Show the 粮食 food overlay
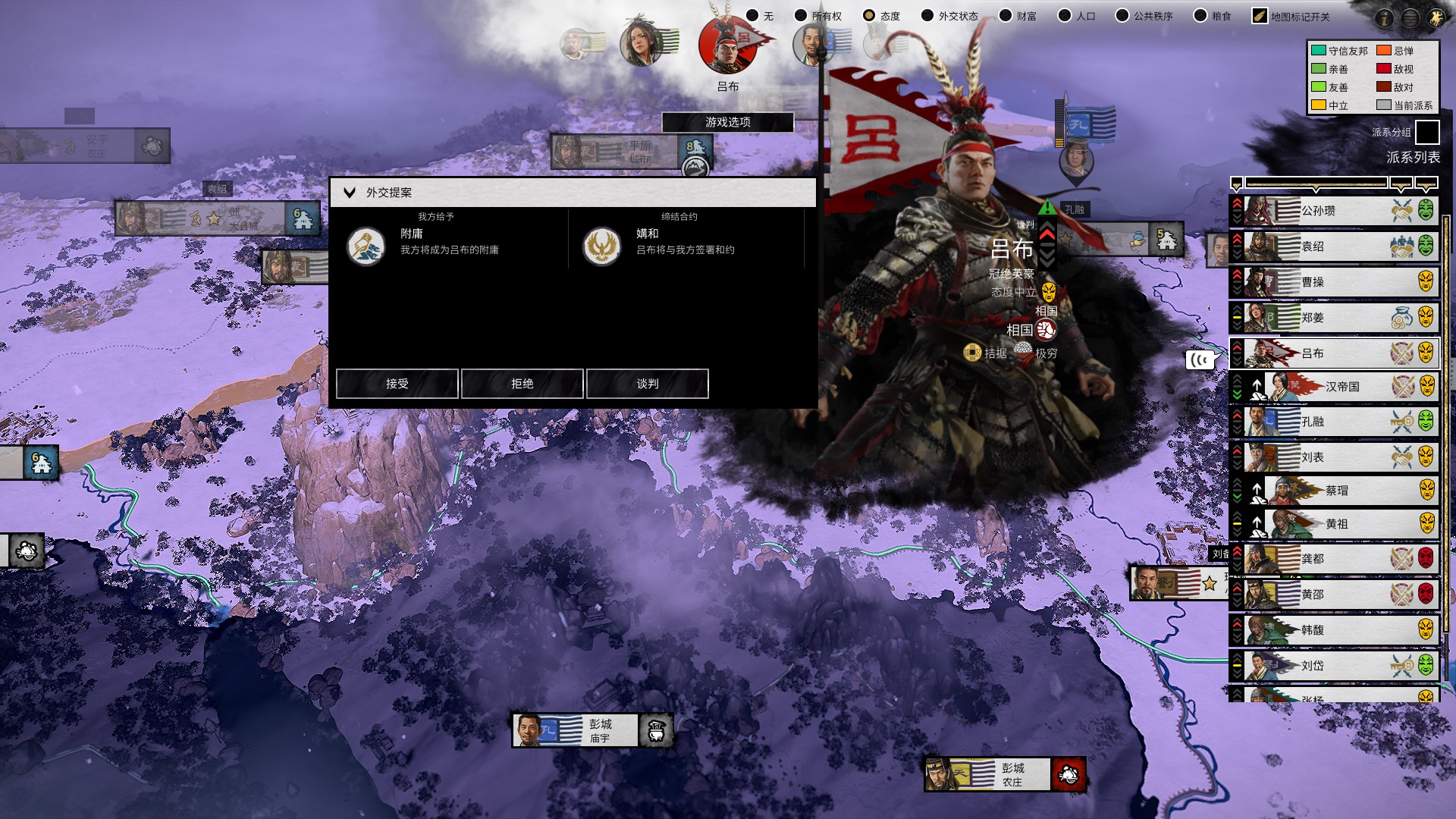1456x819 pixels. 1200,16
